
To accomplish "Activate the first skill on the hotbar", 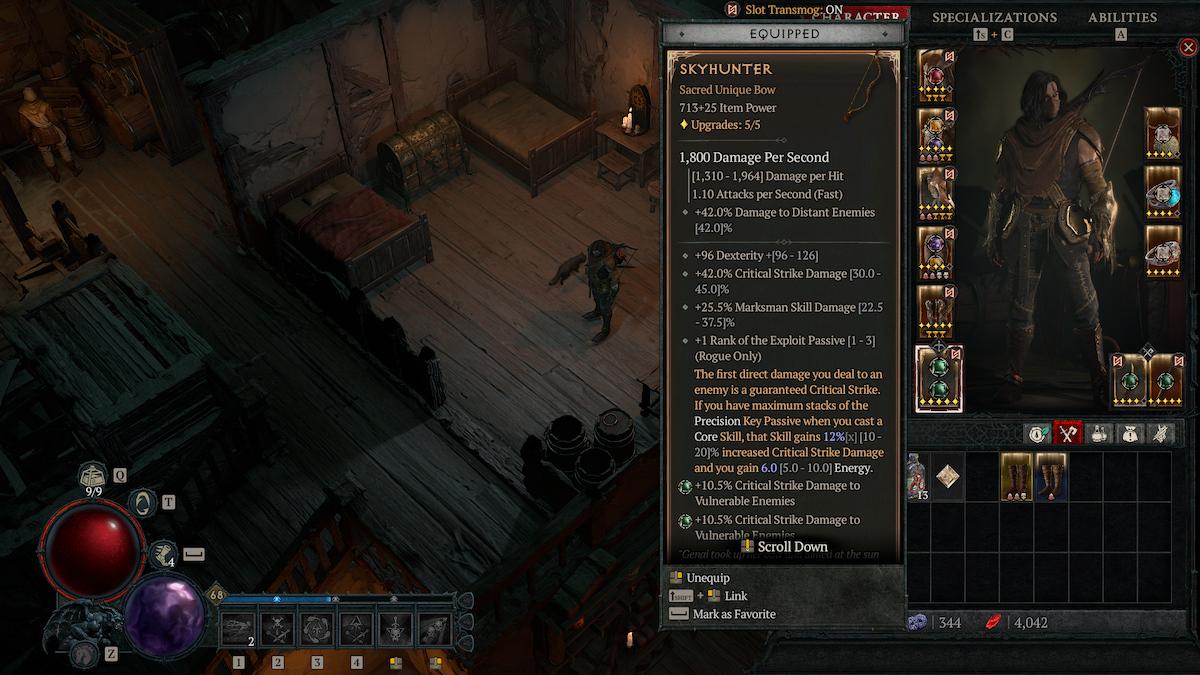I will point(239,629).
